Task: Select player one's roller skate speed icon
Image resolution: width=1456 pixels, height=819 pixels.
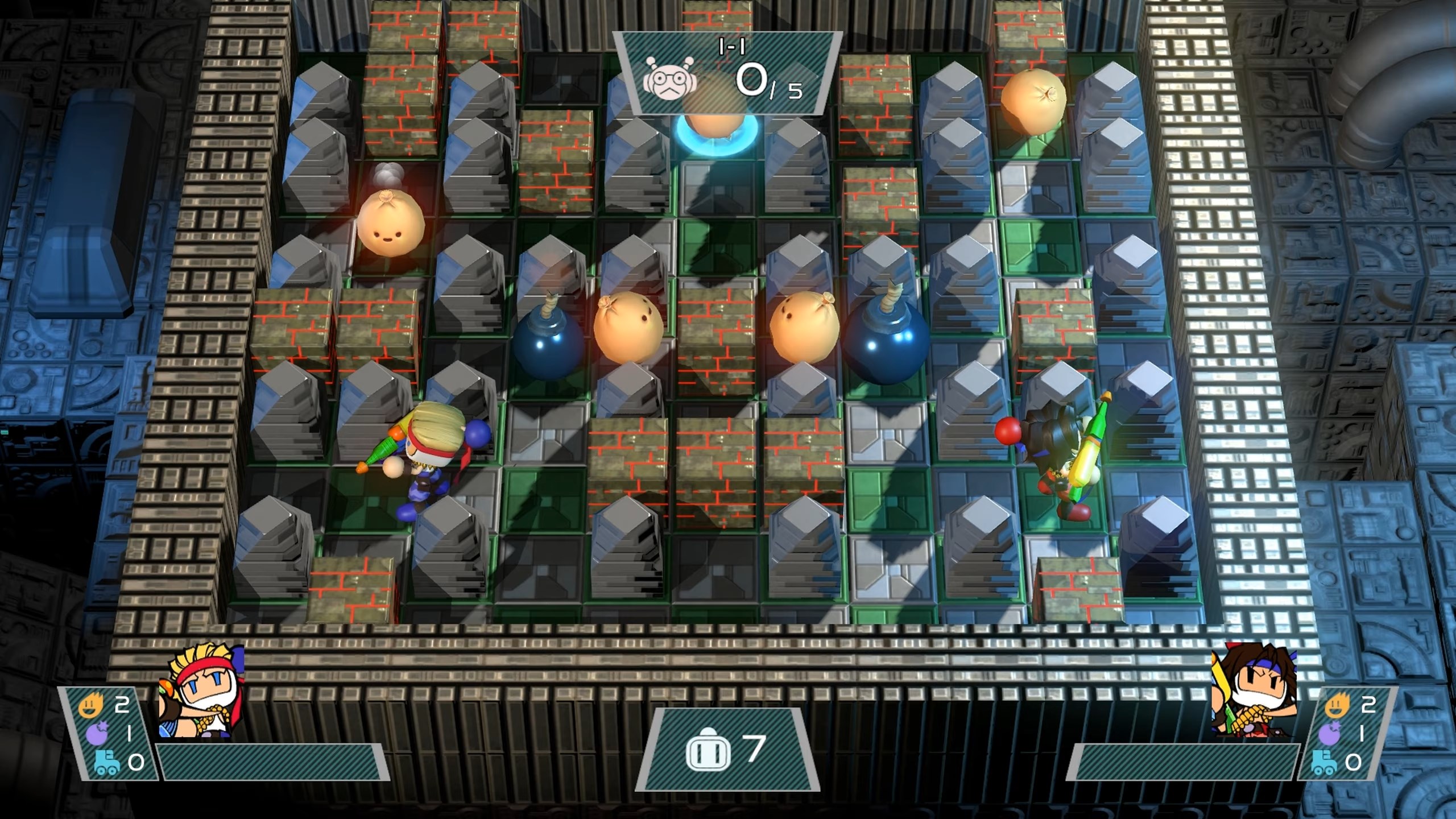Action: click(x=106, y=762)
